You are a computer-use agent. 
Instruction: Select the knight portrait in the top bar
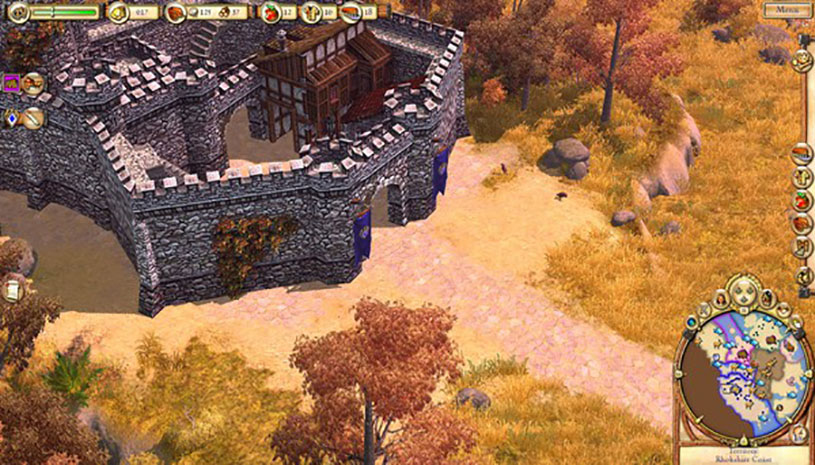pyautogui.click(x=16, y=13)
